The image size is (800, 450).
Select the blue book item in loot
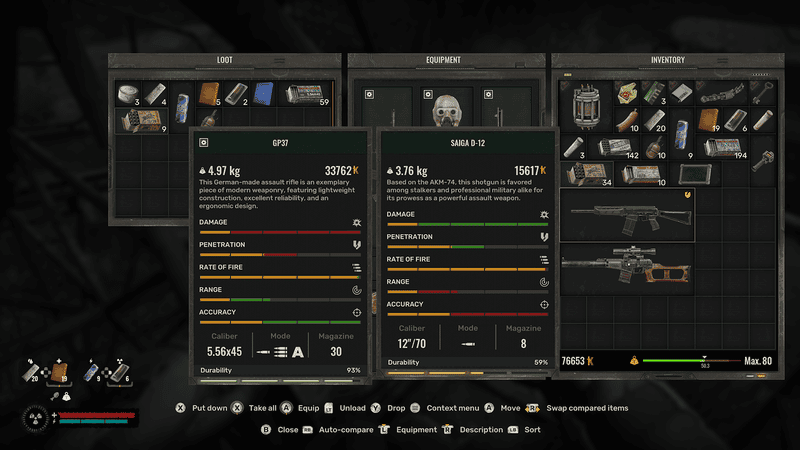coord(264,94)
